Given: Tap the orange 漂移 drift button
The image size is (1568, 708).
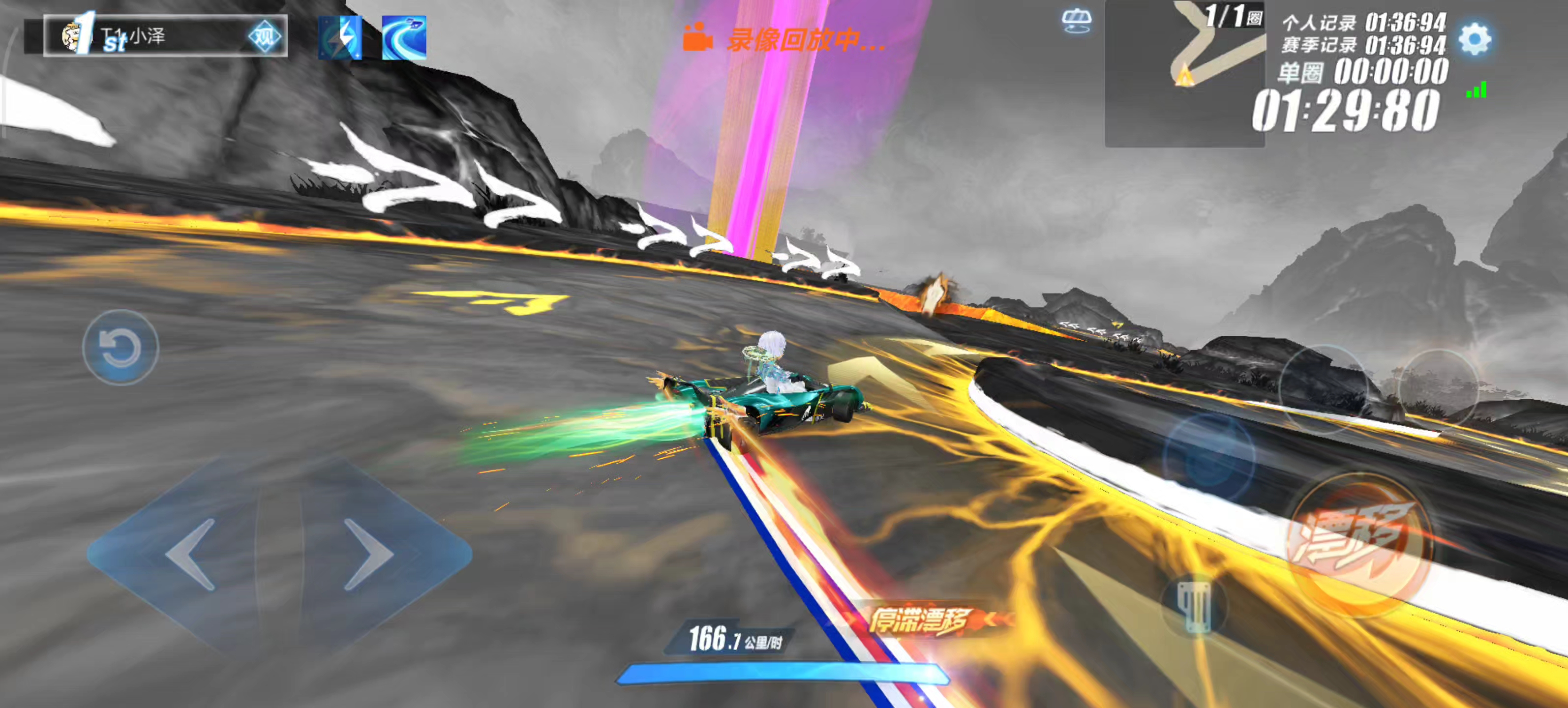Looking at the screenshot, I should 1358,543.
